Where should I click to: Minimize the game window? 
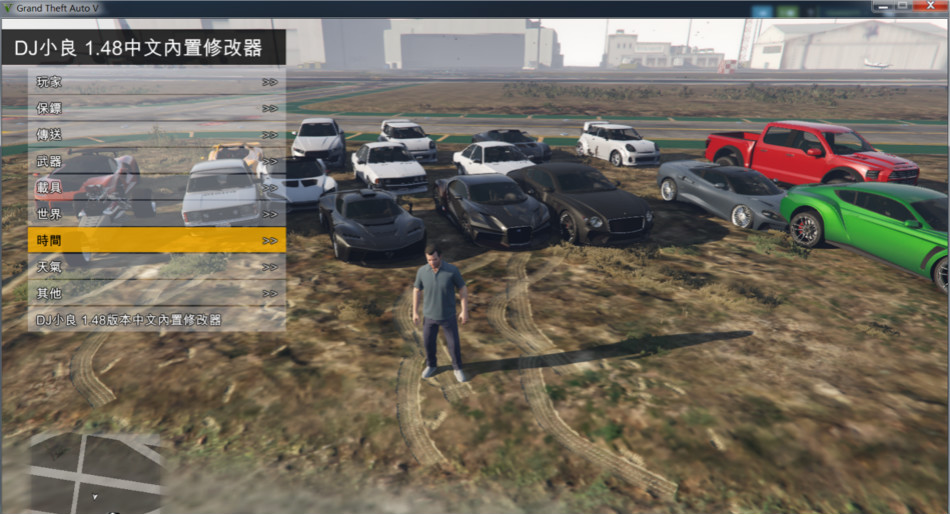click(884, 7)
